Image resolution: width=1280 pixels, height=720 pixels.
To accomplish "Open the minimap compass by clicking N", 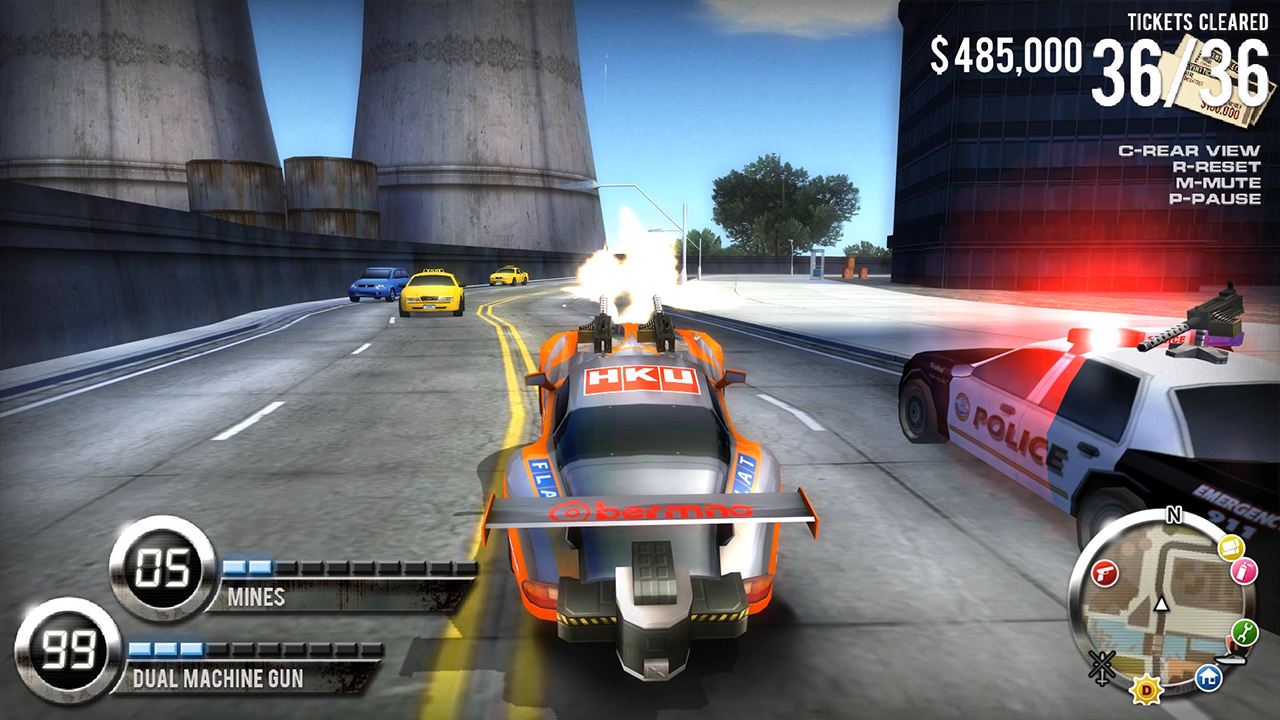I will (1173, 513).
